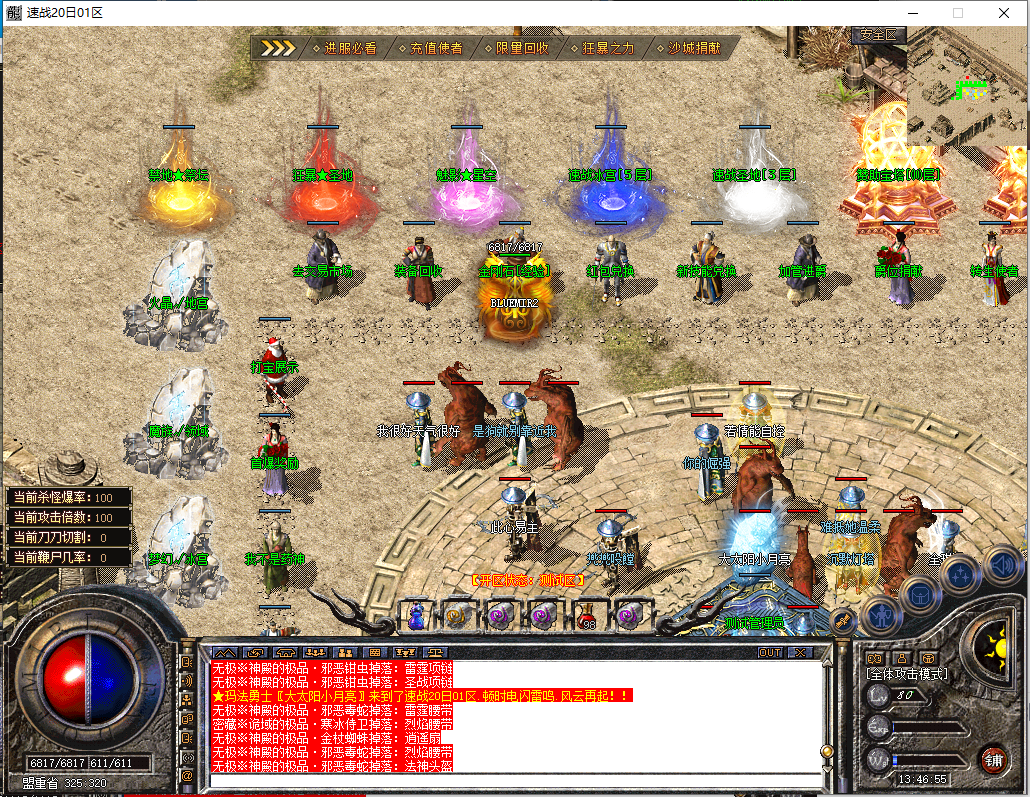Screen dimensions: 1030x797
Task: Switch the 全体攻击模式 attack mode label
Action: coord(907,674)
